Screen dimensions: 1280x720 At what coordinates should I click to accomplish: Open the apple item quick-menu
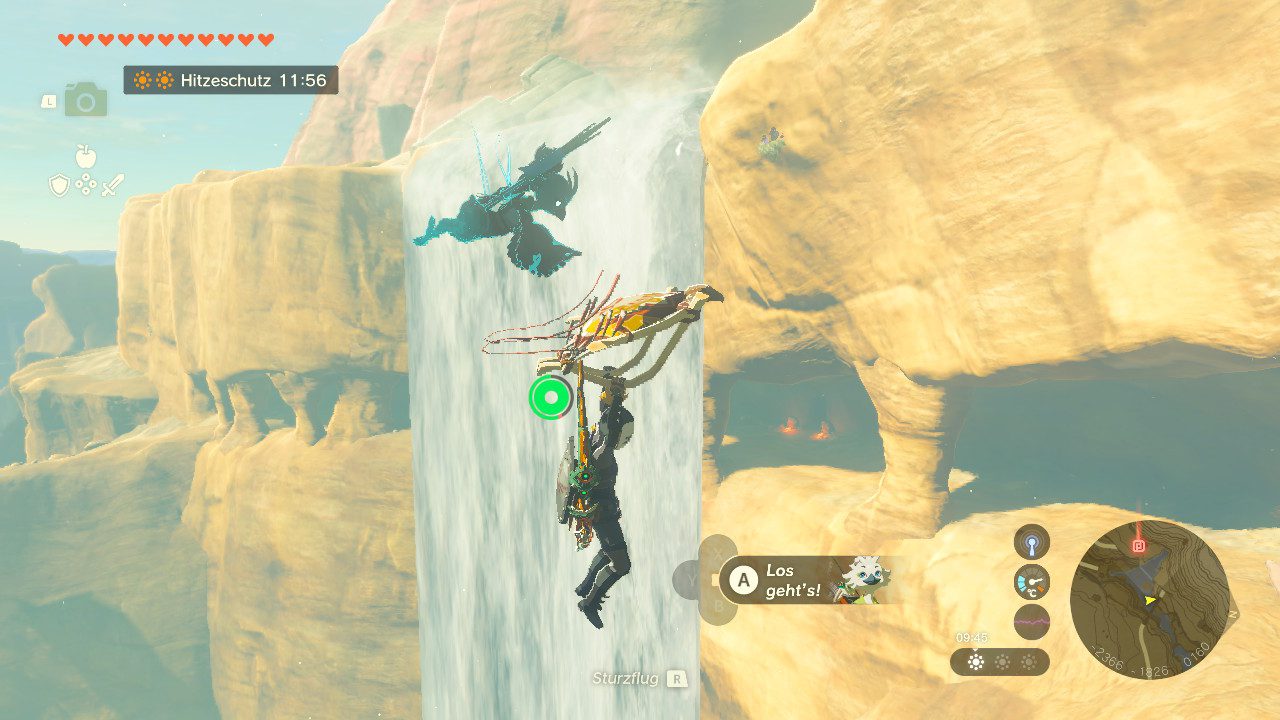(86, 156)
